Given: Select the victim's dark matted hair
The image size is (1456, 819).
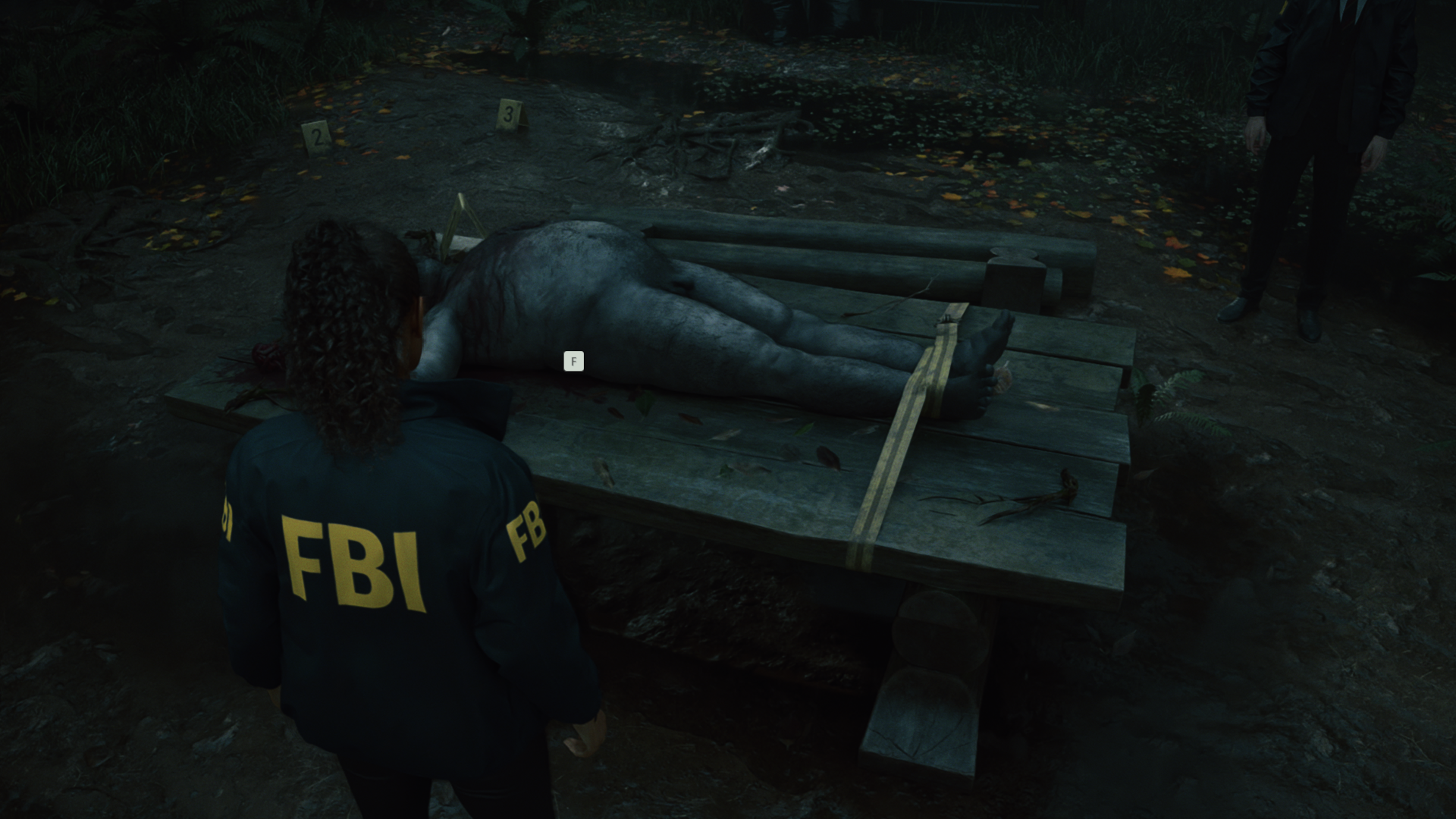Looking at the screenshot, I should pyautogui.click(x=485, y=303).
